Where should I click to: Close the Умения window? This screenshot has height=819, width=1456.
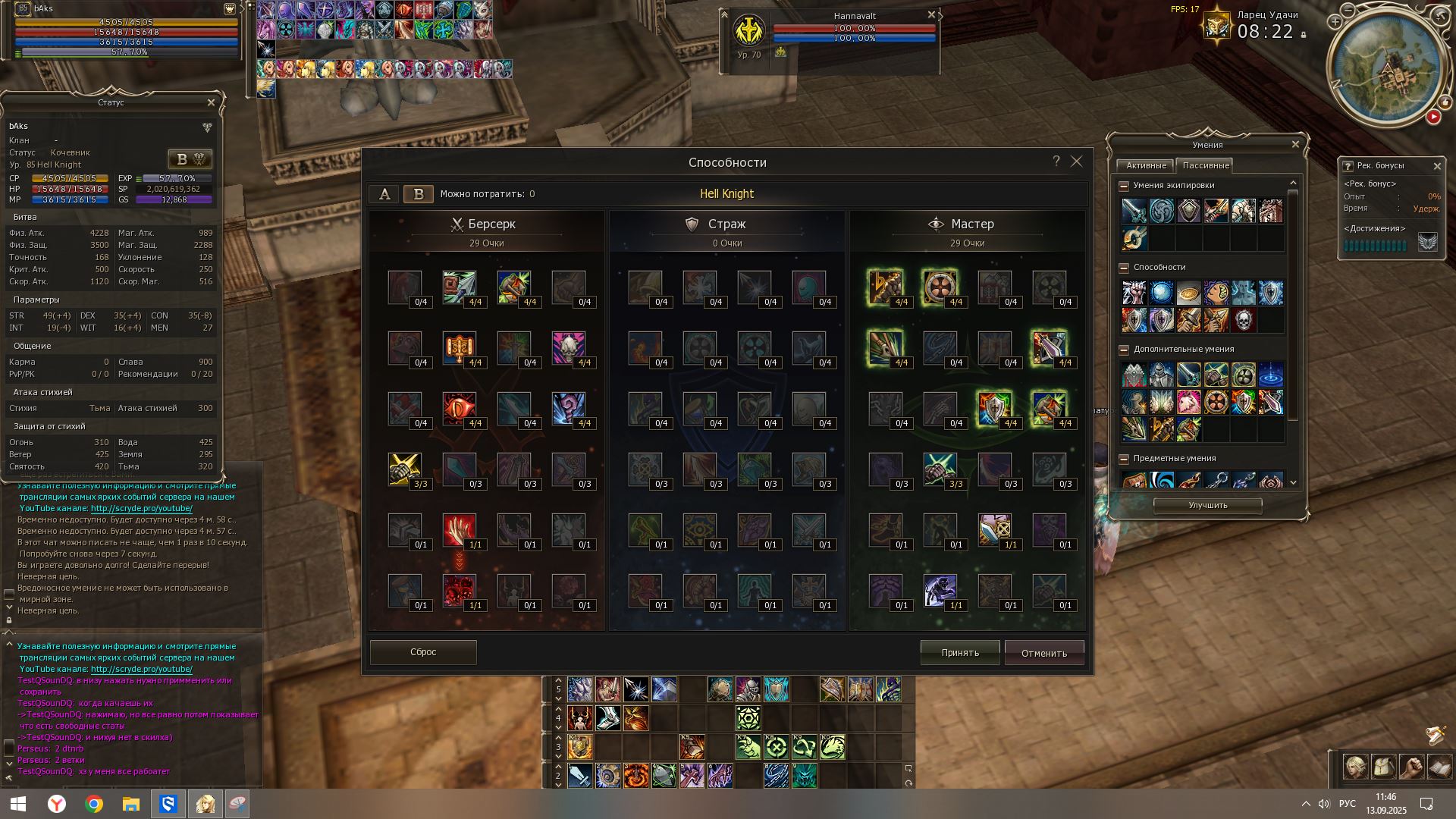pyautogui.click(x=1295, y=144)
